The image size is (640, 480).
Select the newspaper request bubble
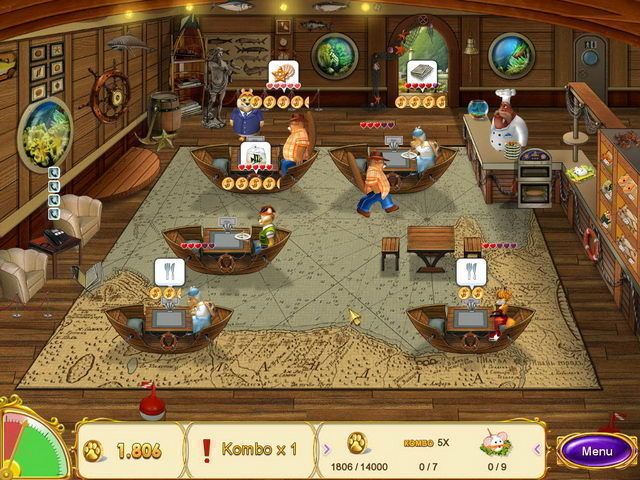419,72
